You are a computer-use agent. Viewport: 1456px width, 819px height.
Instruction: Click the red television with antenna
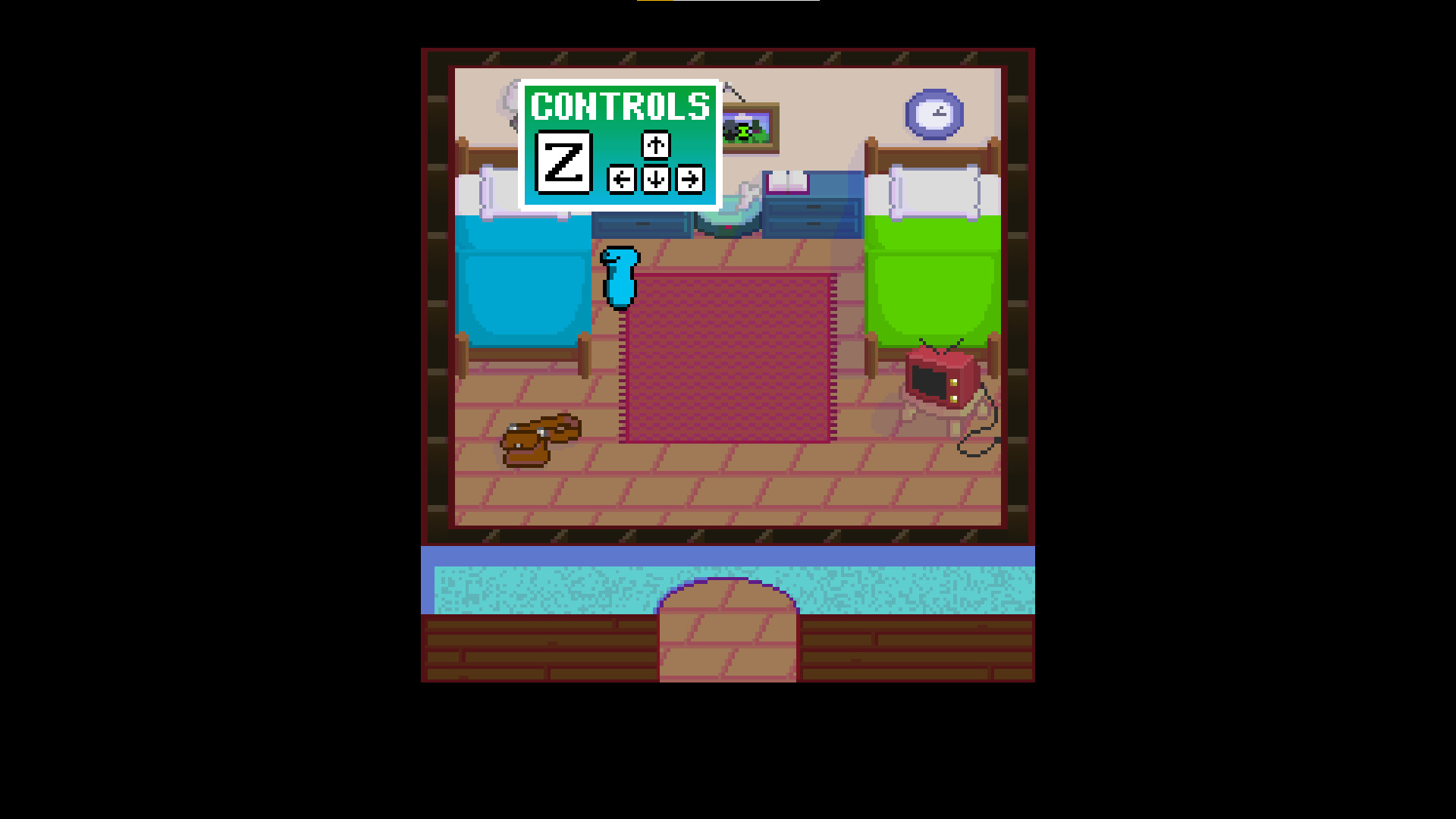coord(940,379)
